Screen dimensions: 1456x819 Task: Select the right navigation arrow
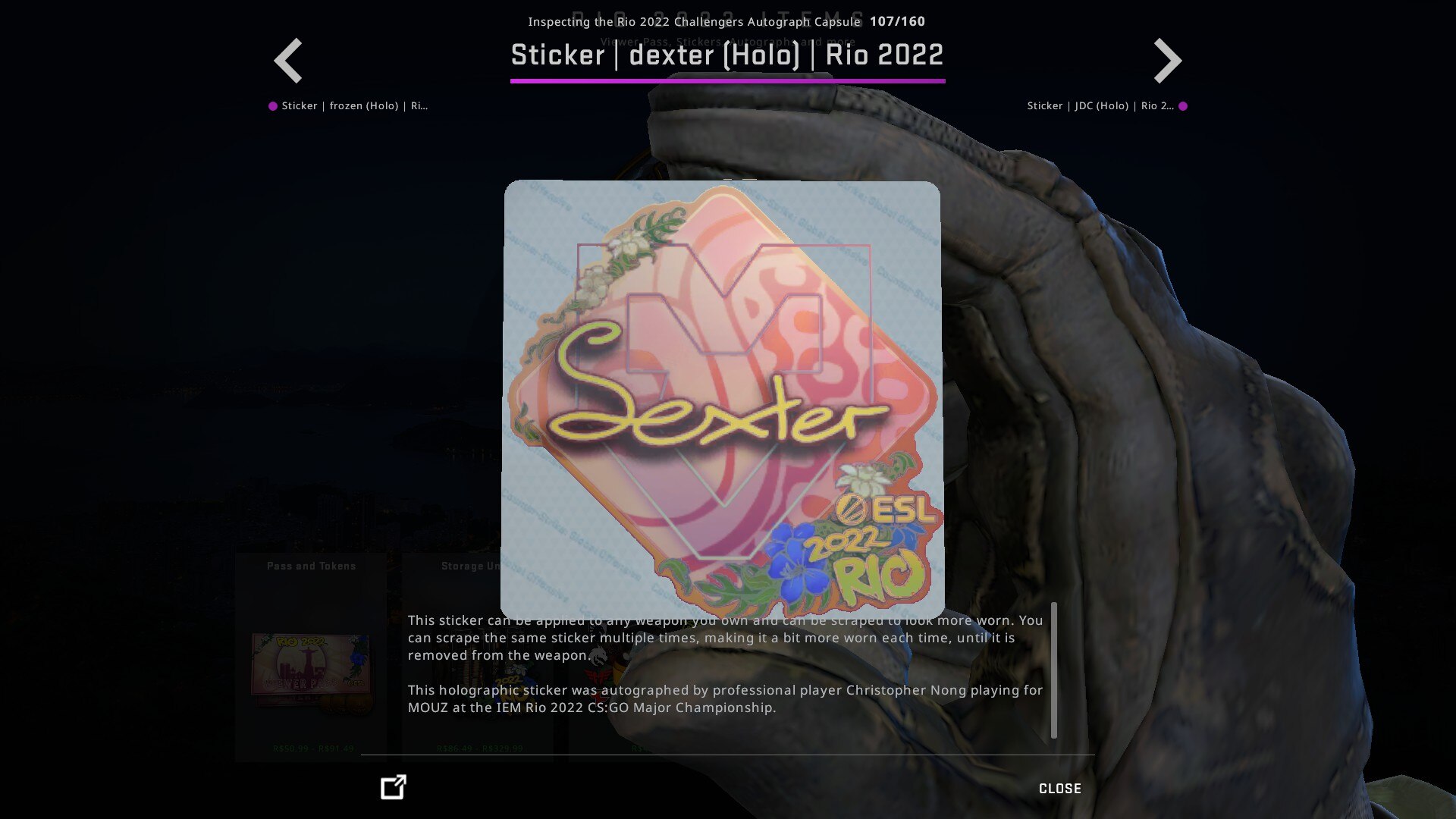click(1166, 60)
